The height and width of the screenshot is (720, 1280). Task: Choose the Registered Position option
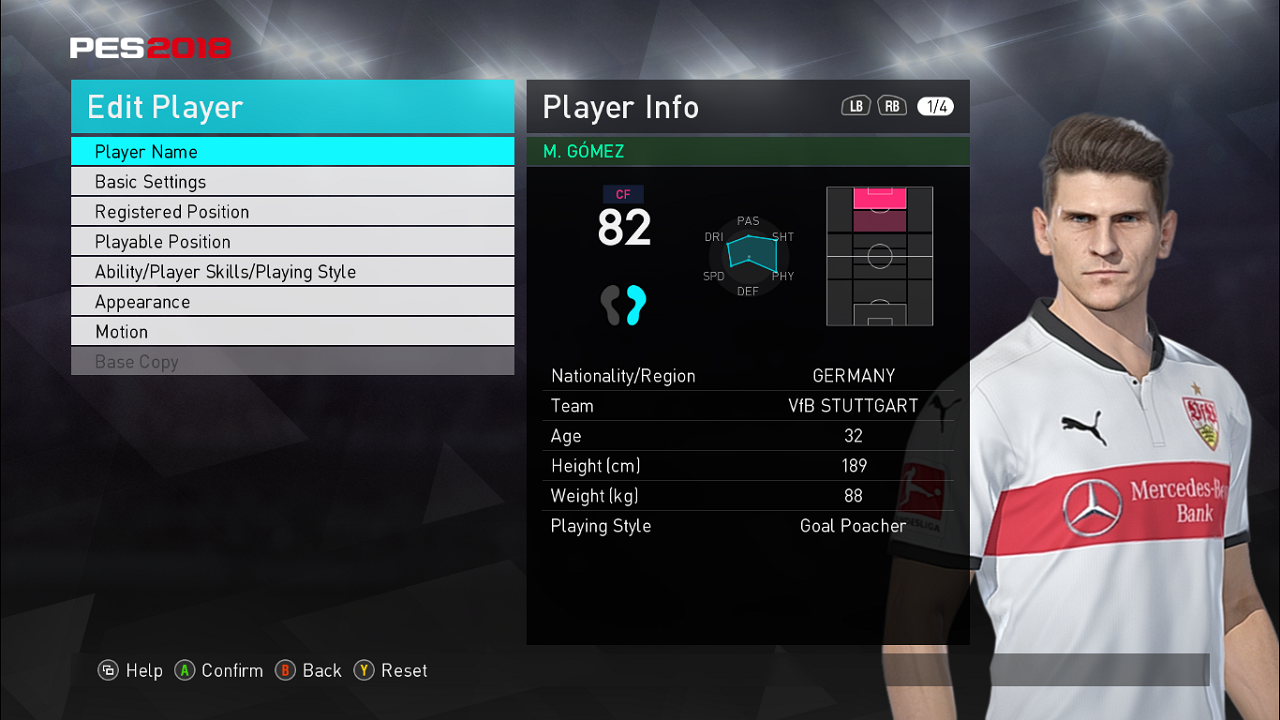292,212
